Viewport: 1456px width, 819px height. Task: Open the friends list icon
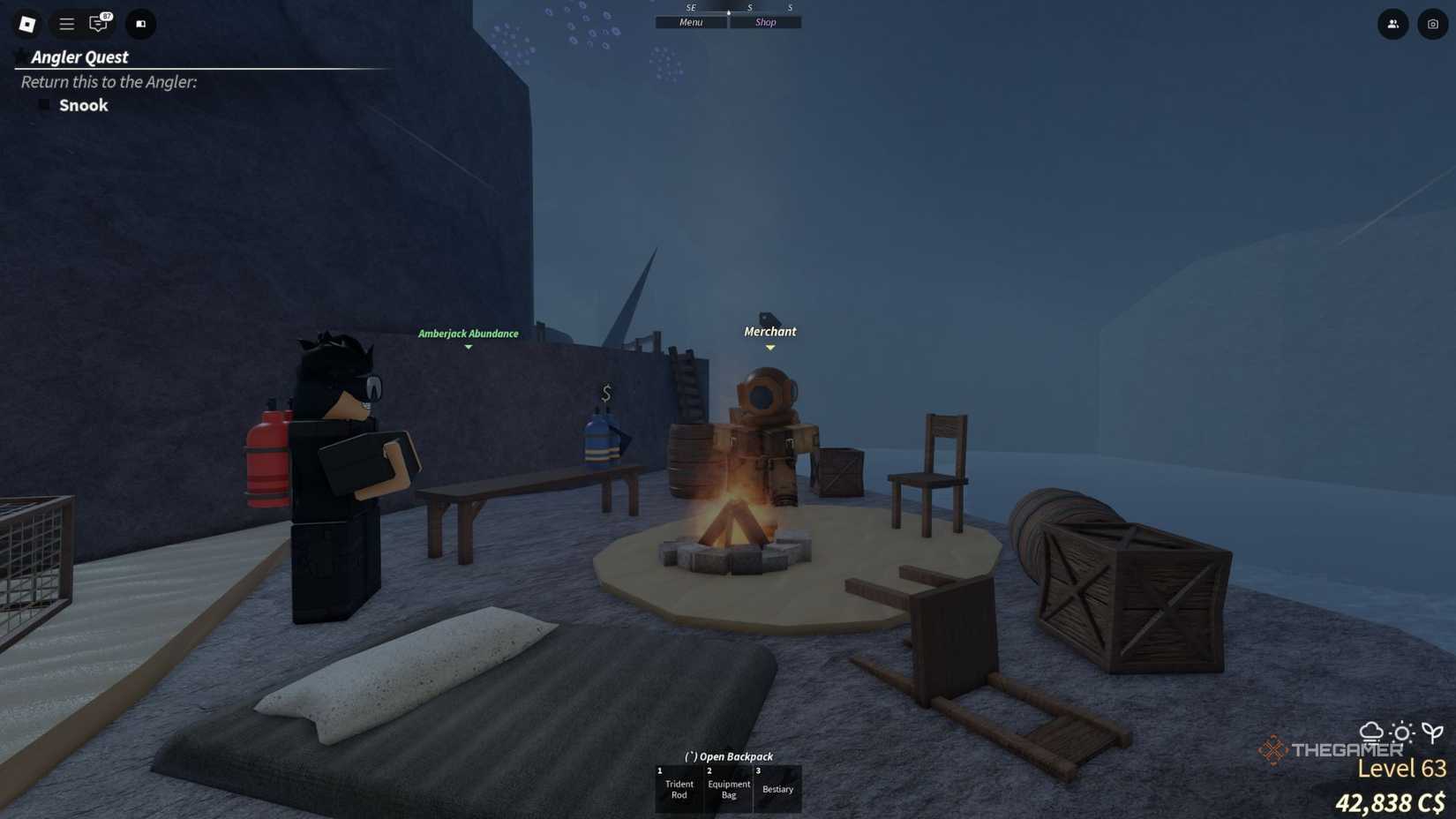(x=1392, y=24)
